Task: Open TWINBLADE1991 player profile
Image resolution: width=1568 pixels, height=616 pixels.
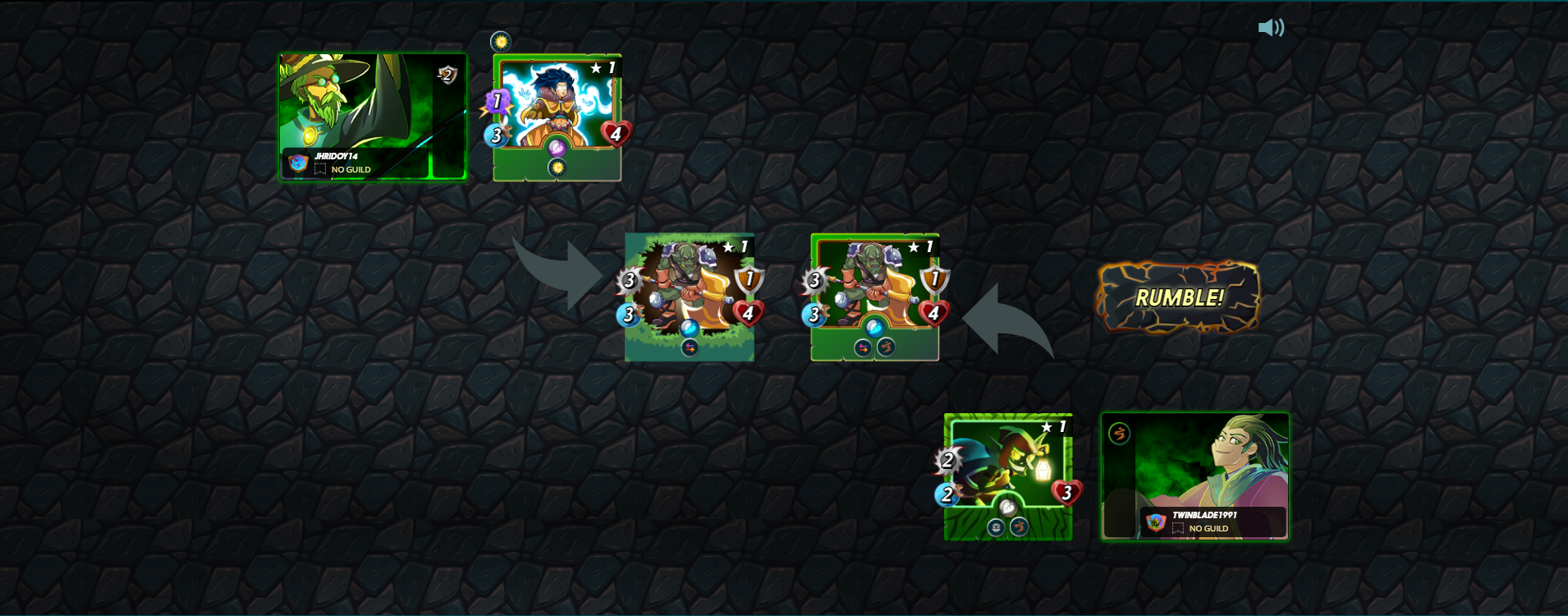Action: [x=1204, y=514]
